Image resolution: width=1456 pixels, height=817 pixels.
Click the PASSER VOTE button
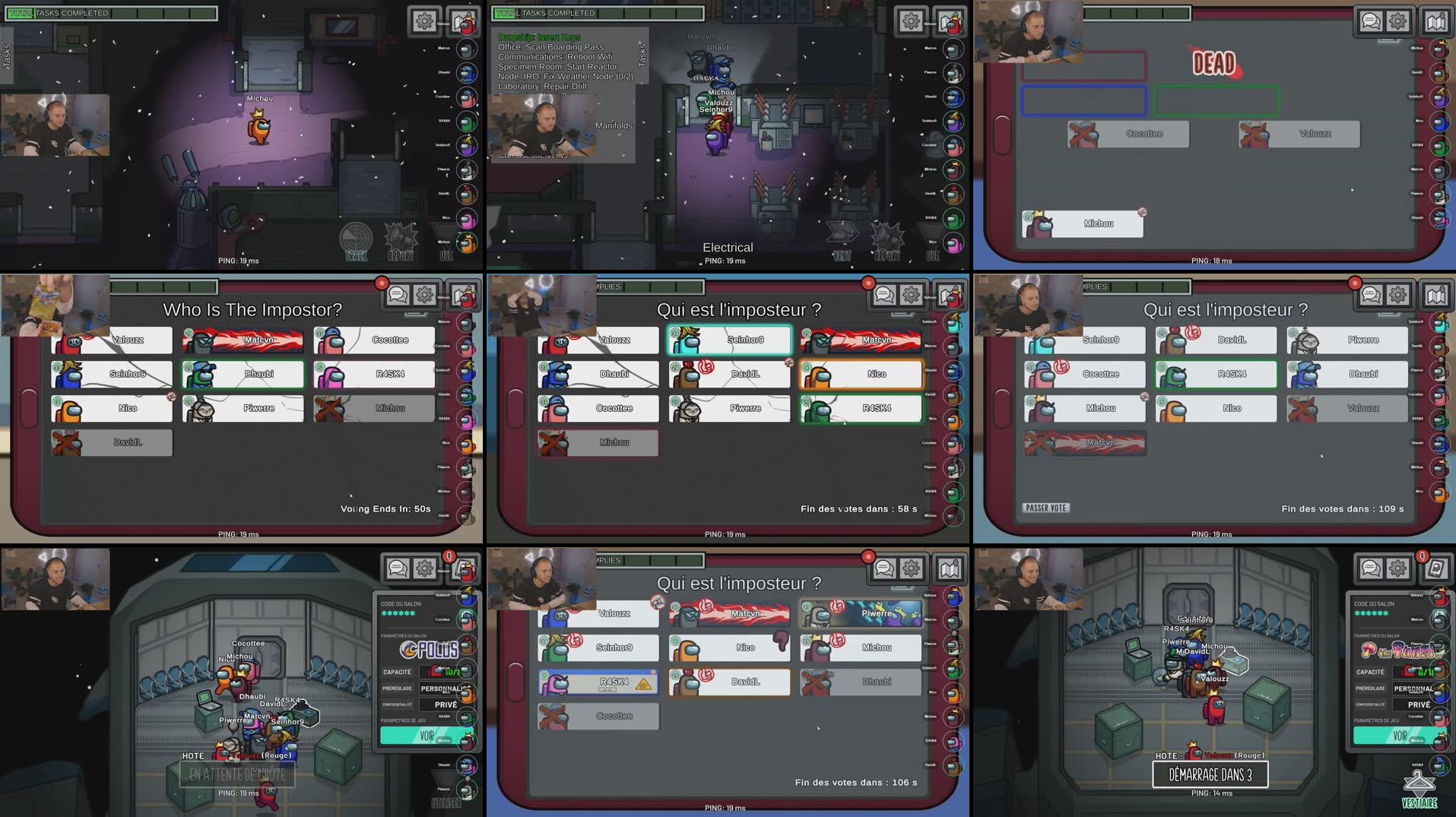click(x=1047, y=507)
